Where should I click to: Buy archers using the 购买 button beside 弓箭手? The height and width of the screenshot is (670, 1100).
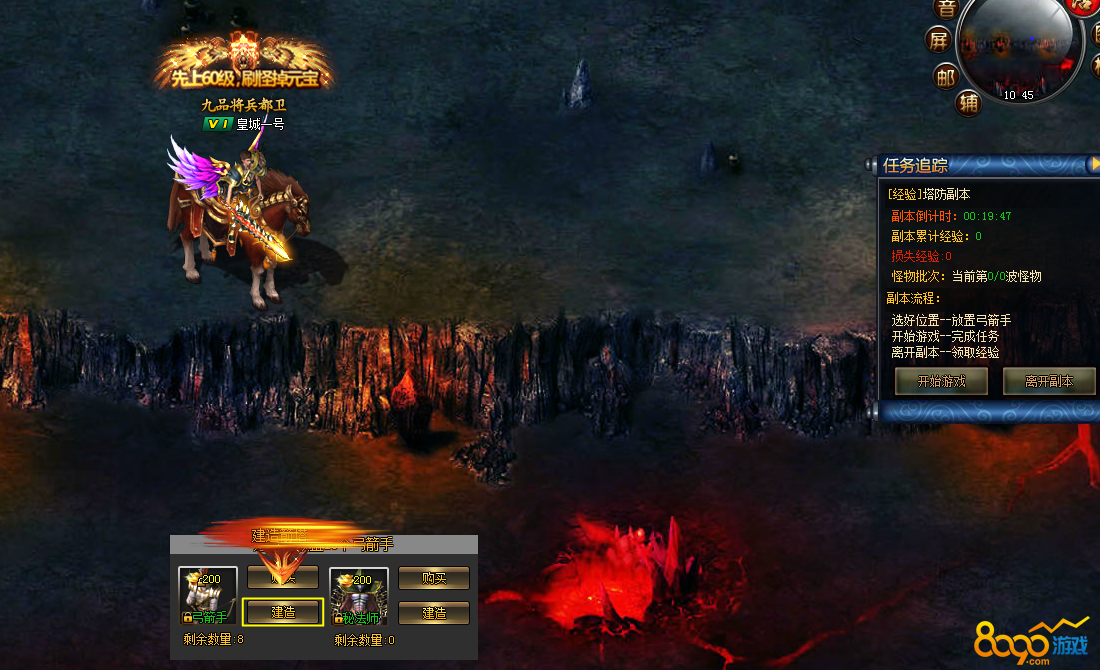point(283,577)
